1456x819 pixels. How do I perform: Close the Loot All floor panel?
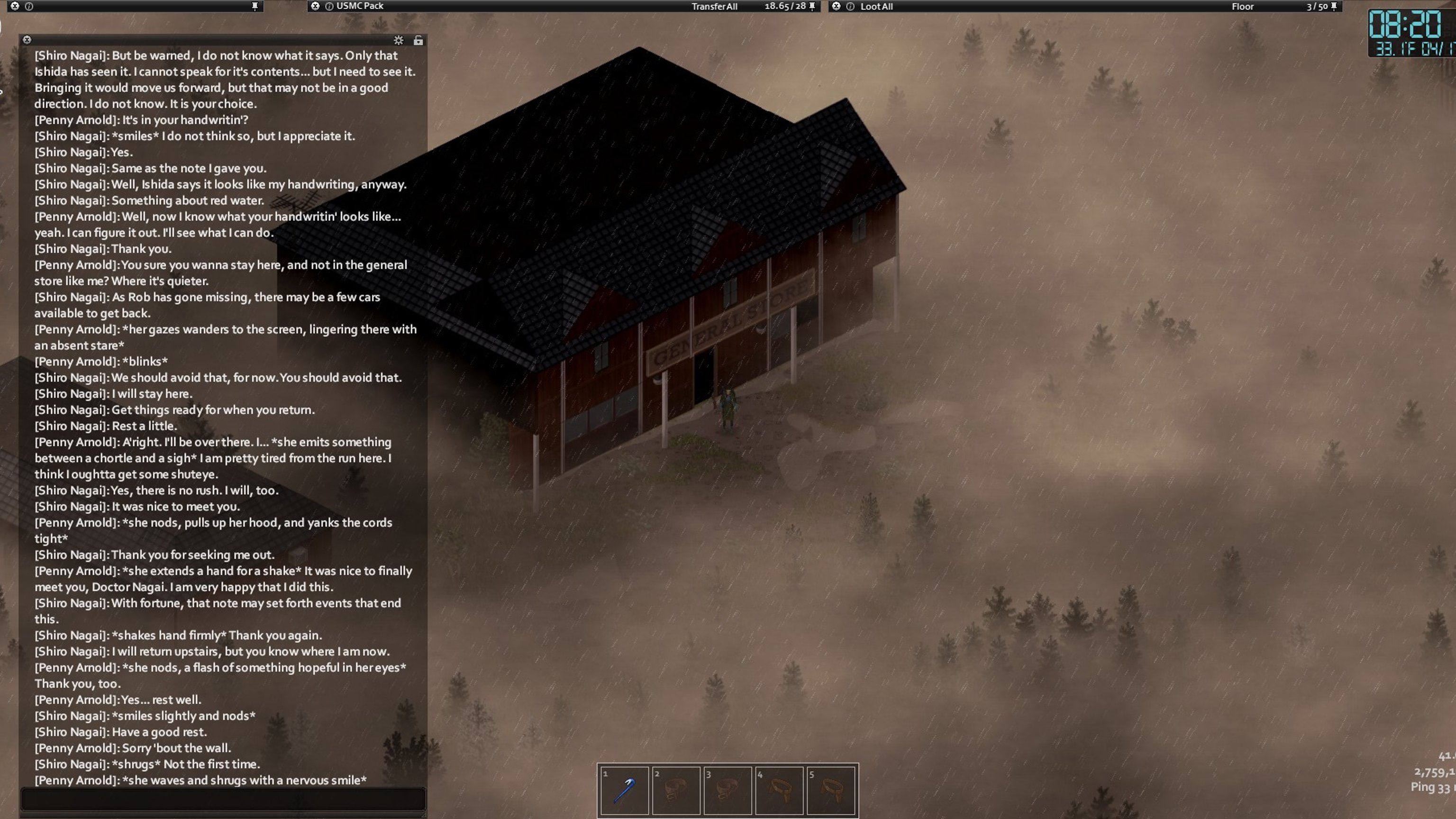(836, 6)
